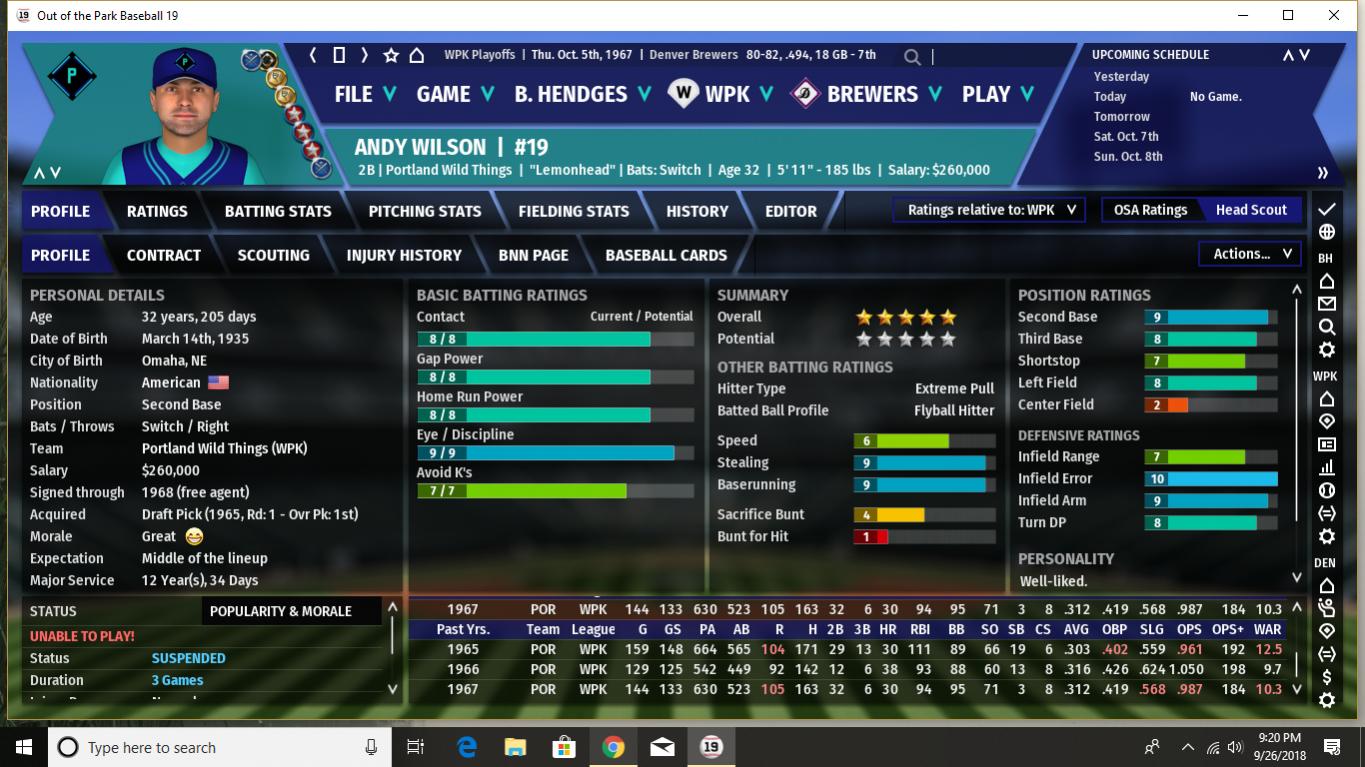
Task: Show the PITCHING STATS tab
Action: [425, 211]
